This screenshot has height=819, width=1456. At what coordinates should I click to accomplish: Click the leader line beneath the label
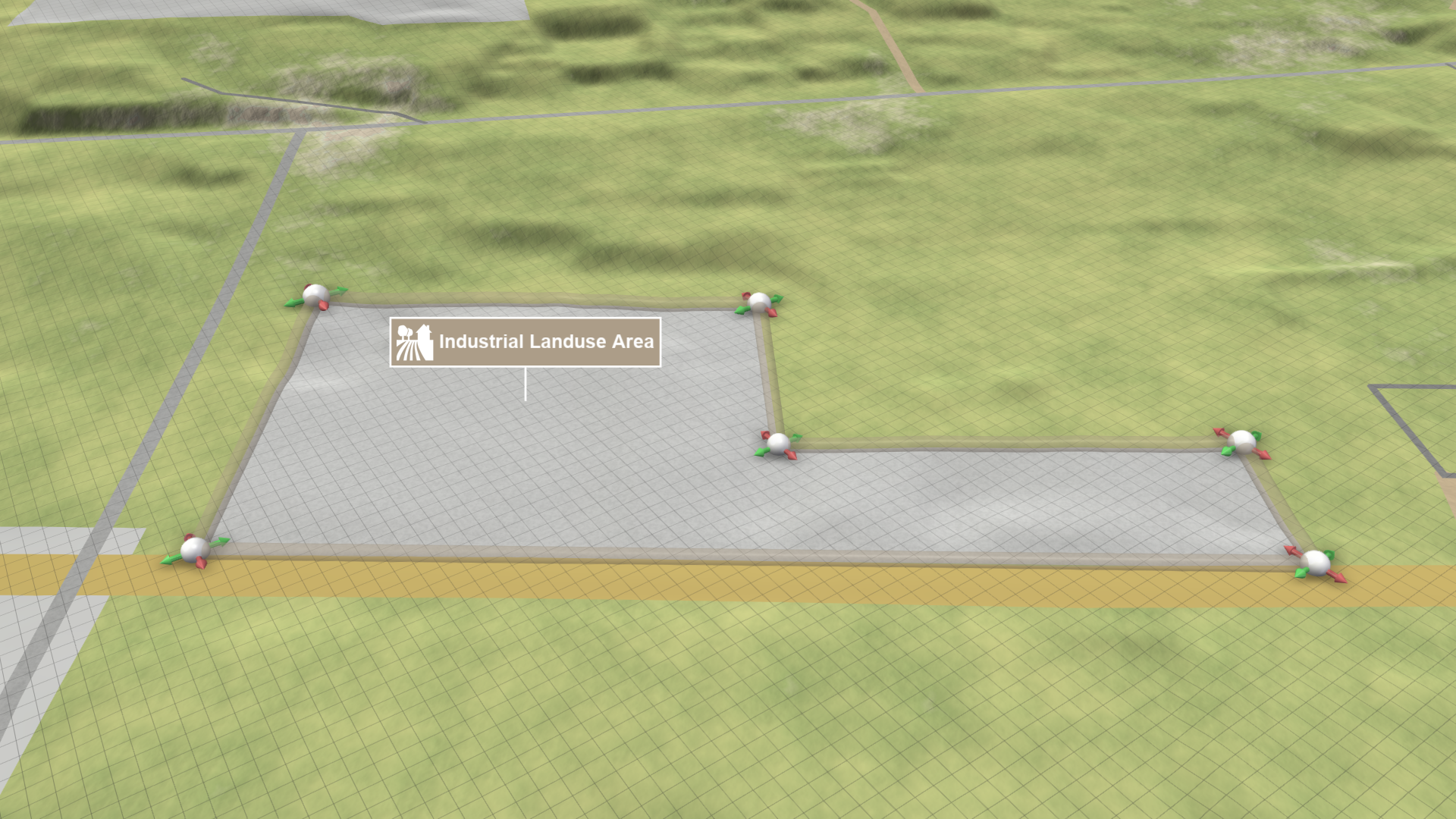click(x=526, y=383)
